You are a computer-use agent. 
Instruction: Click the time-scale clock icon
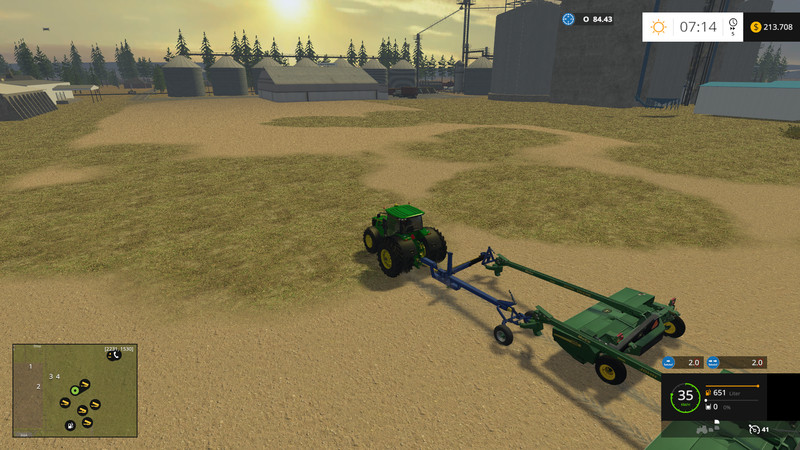pyautogui.click(x=733, y=24)
